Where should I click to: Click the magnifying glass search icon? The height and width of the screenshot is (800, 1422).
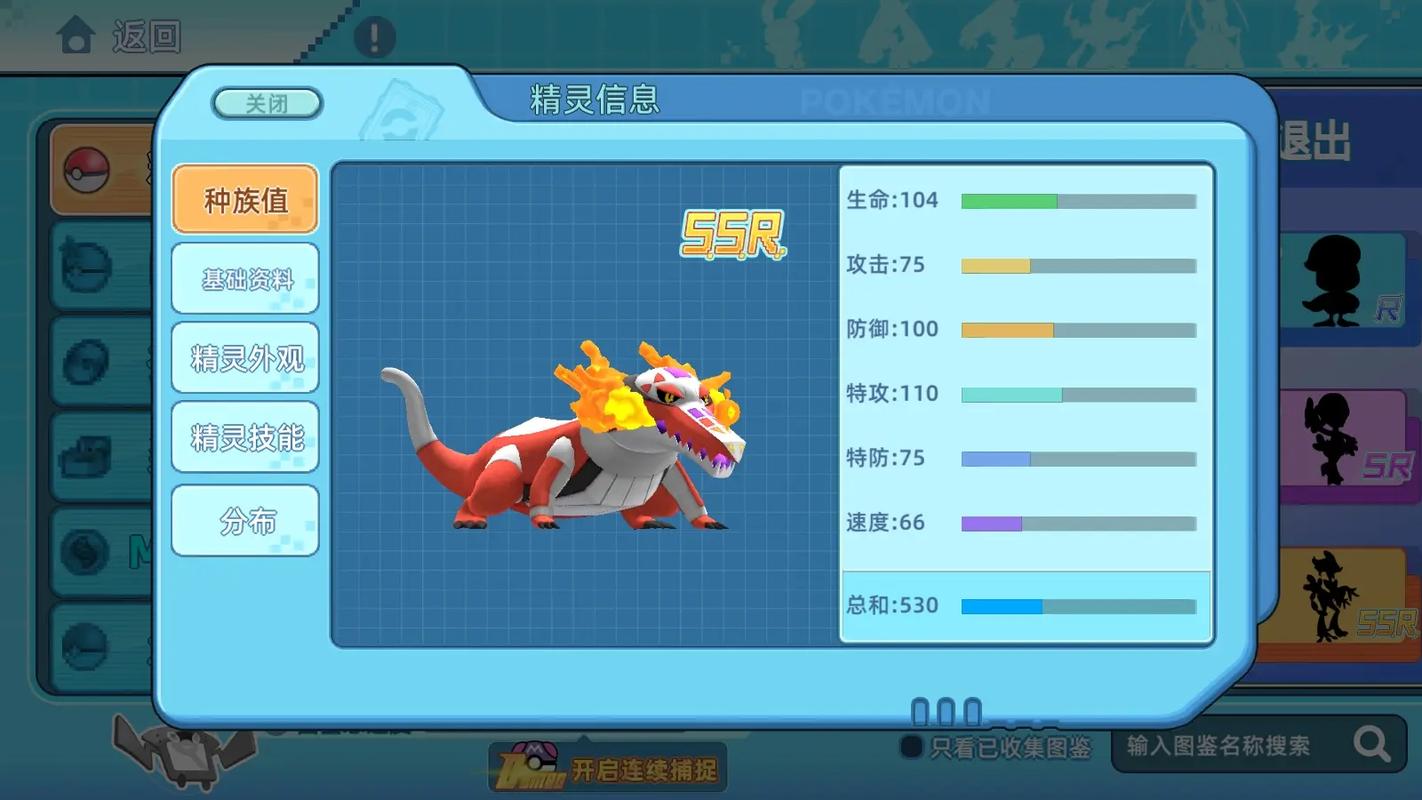point(1371,744)
